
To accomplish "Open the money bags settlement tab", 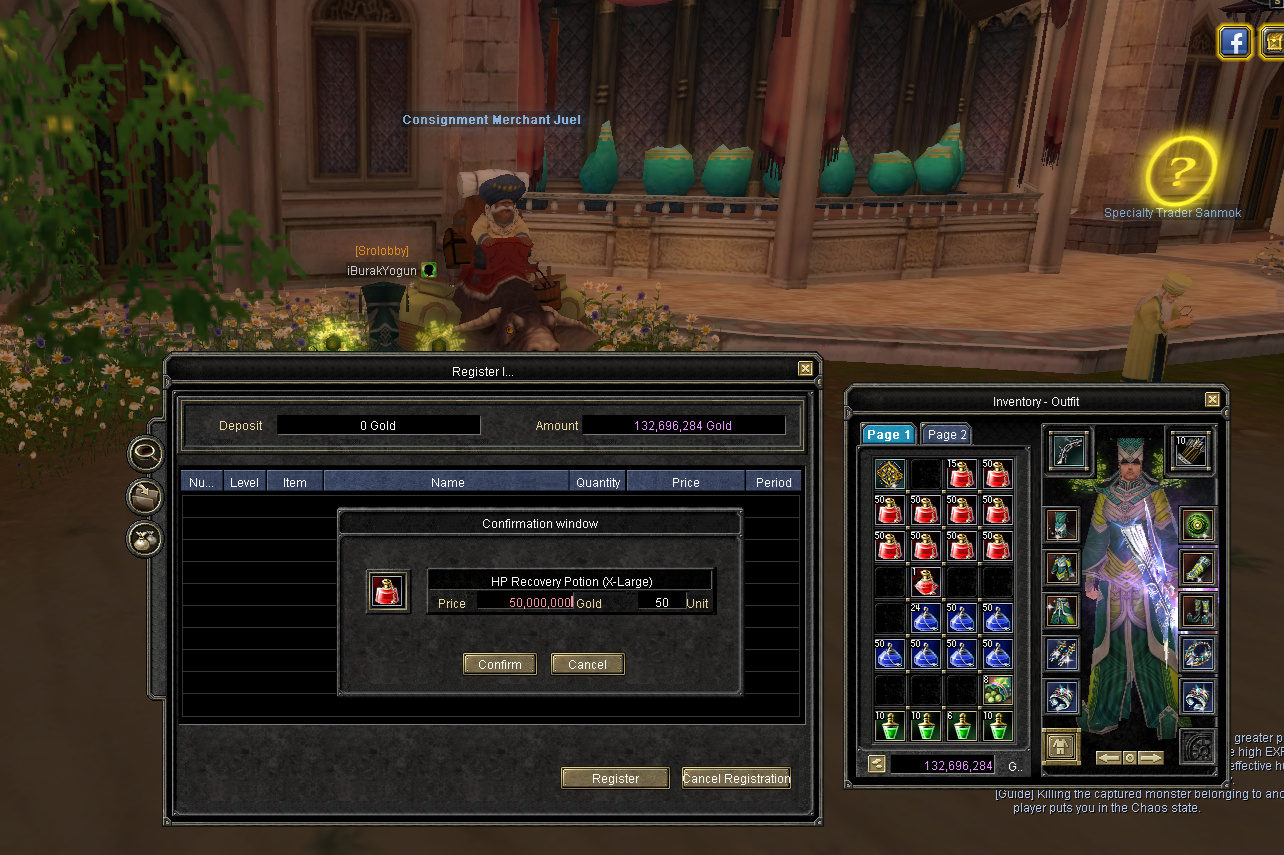I will click(x=145, y=540).
